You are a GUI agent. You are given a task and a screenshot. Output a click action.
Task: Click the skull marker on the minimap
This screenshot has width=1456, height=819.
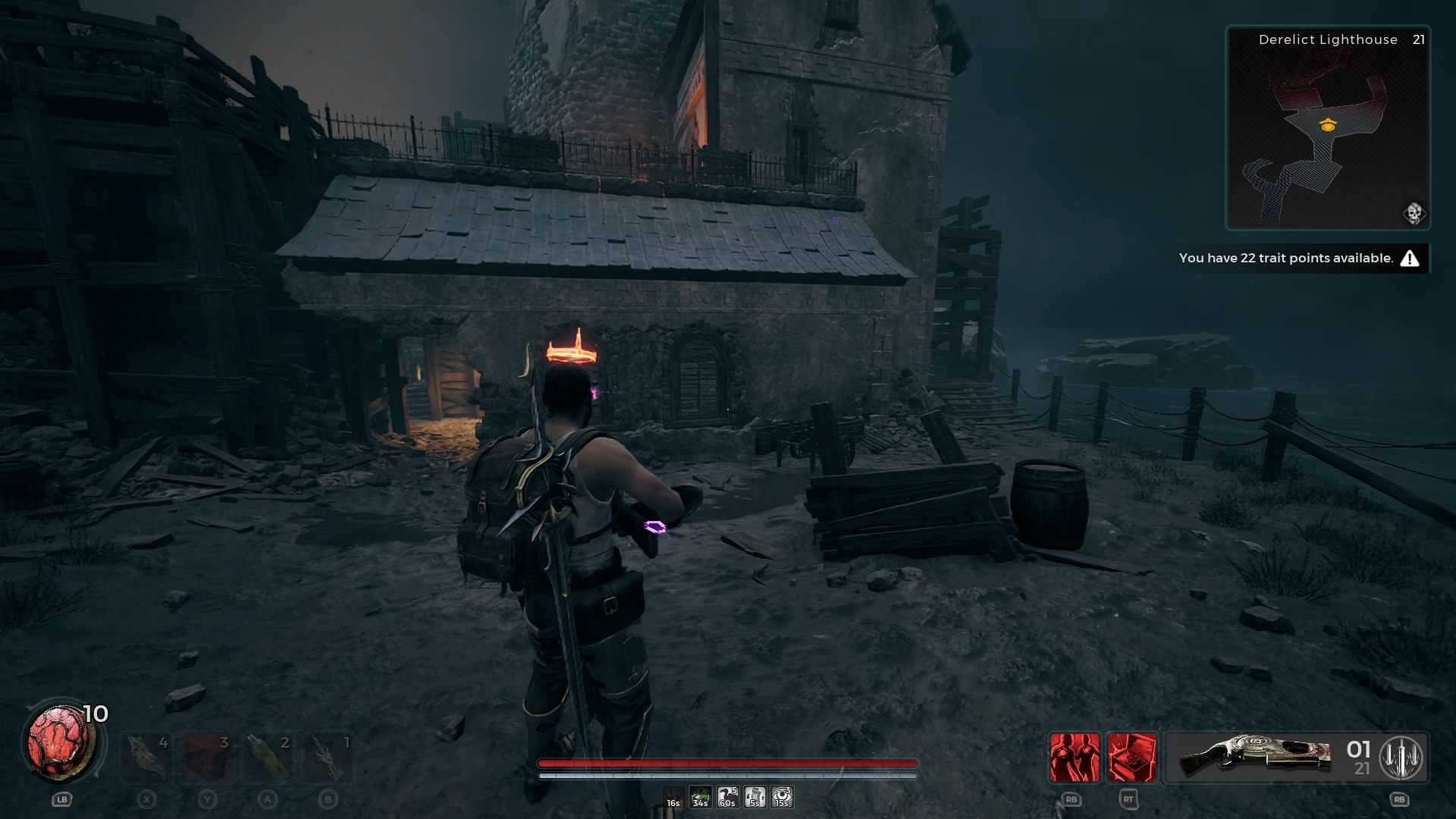click(1414, 213)
